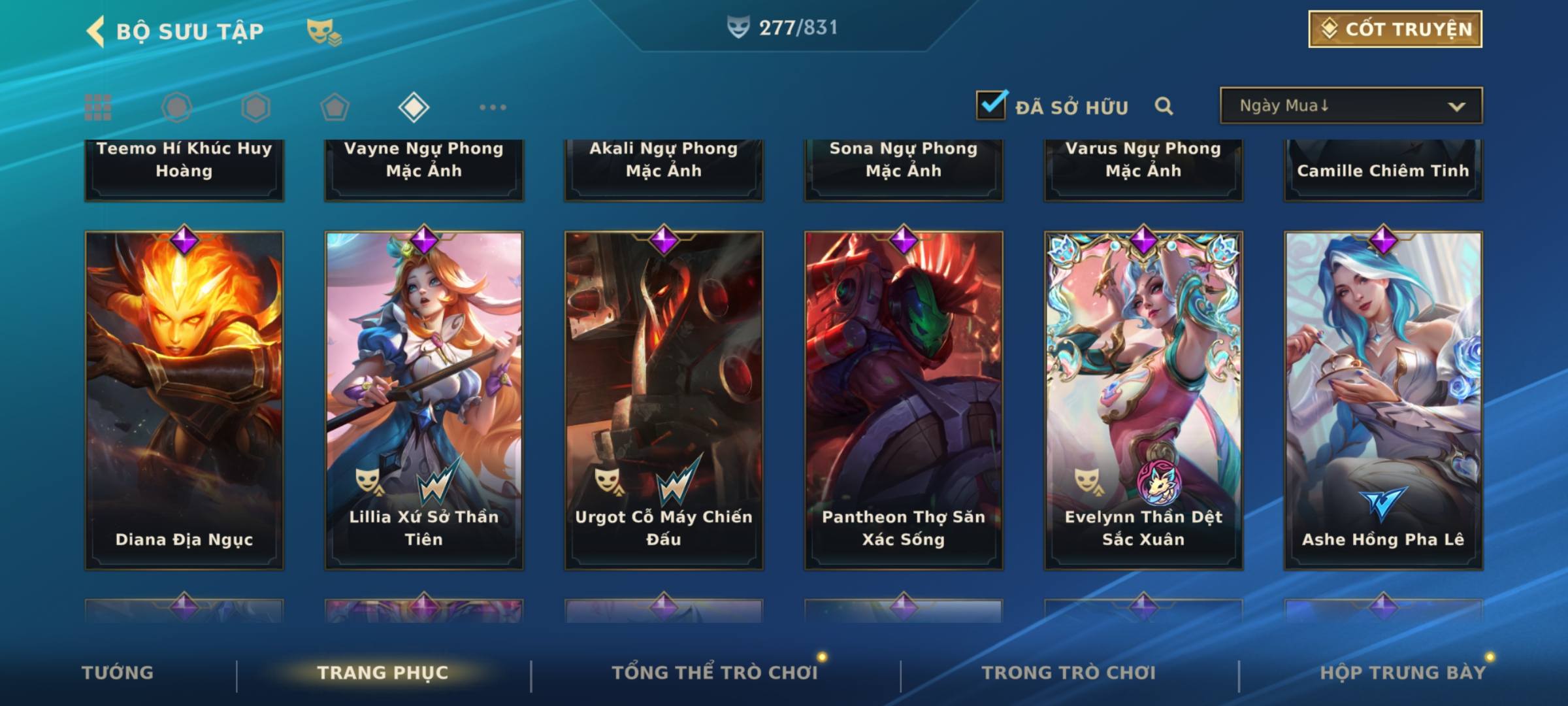
Task: Open the Trong Trò Chơi tab
Action: click(1069, 673)
